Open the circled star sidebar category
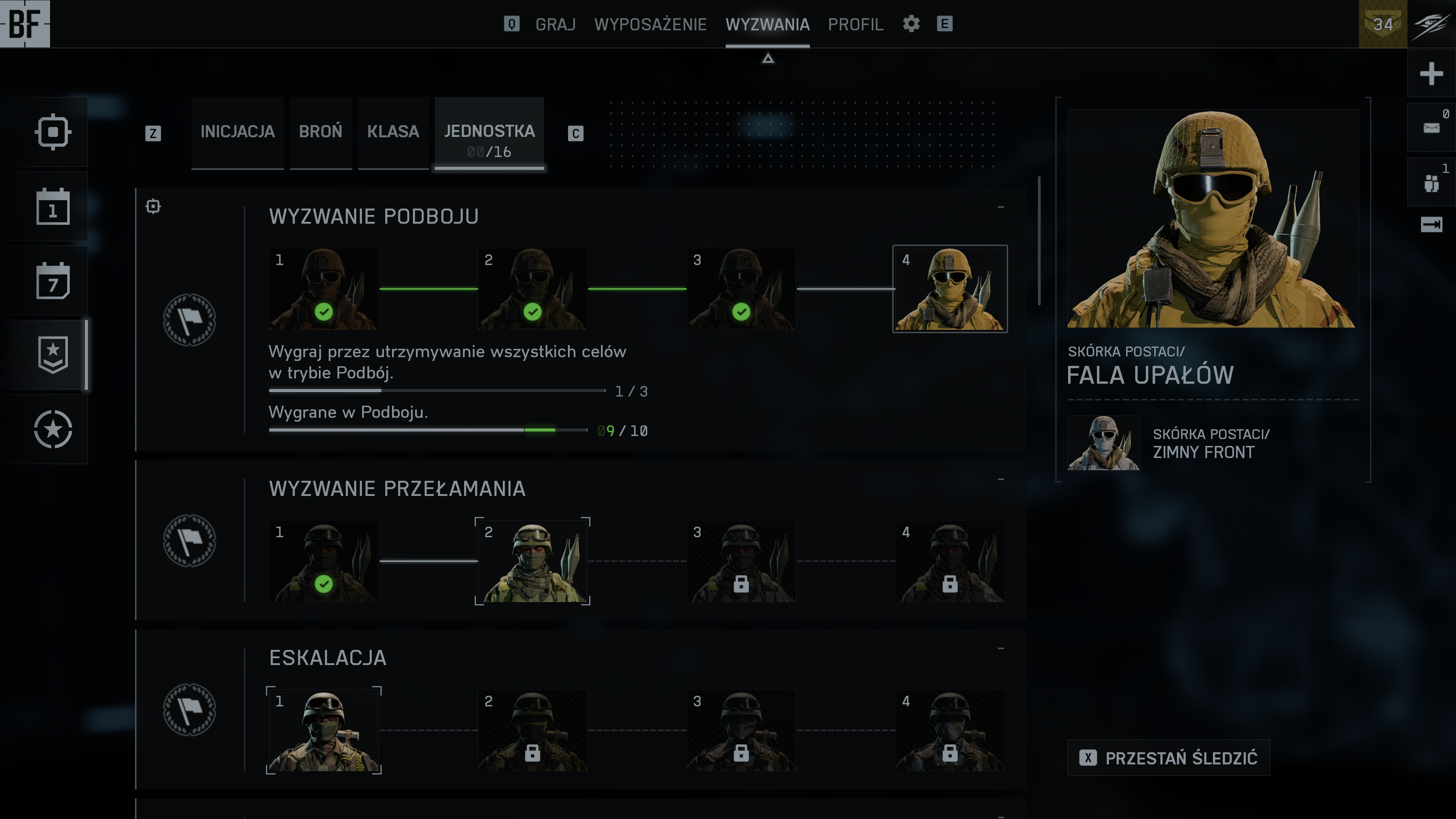Image resolution: width=1456 pixels, height=819 pixels. tap(53, 429)
